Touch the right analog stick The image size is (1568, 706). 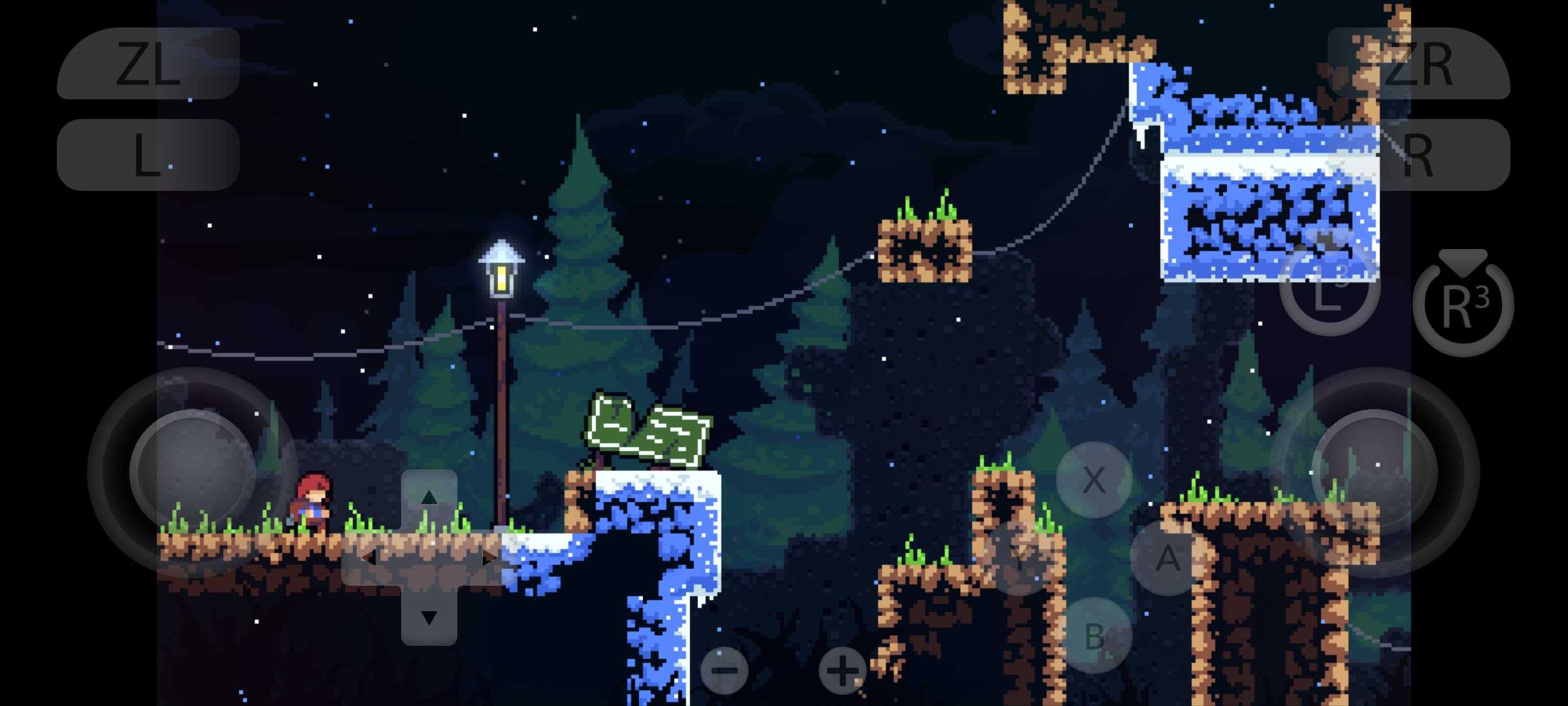click(x=1375, y=472)
